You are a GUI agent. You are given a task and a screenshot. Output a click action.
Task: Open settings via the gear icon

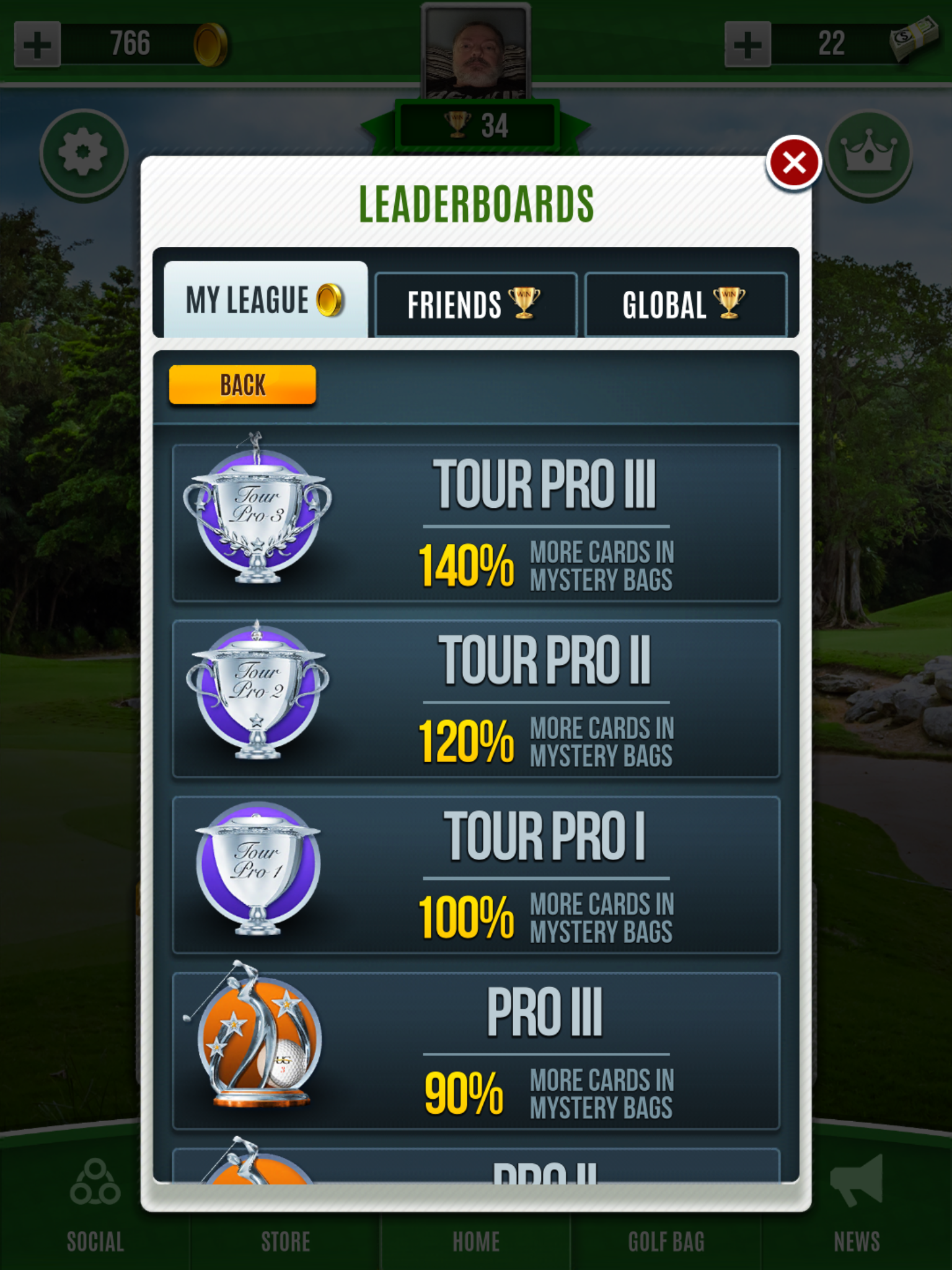[84, 153]
